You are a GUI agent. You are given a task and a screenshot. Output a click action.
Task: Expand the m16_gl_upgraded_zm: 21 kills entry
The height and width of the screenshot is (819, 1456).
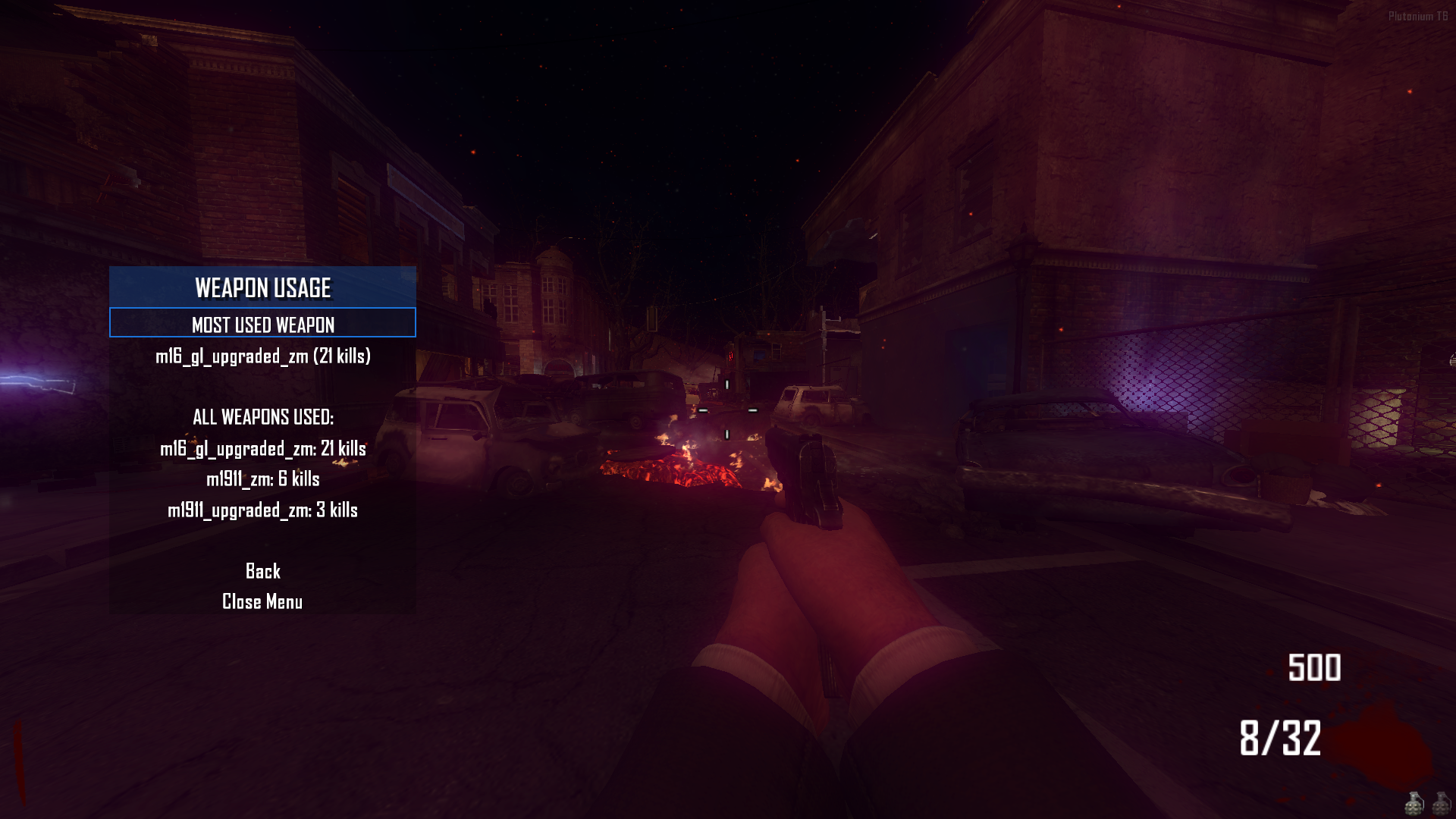coord(262,448)
